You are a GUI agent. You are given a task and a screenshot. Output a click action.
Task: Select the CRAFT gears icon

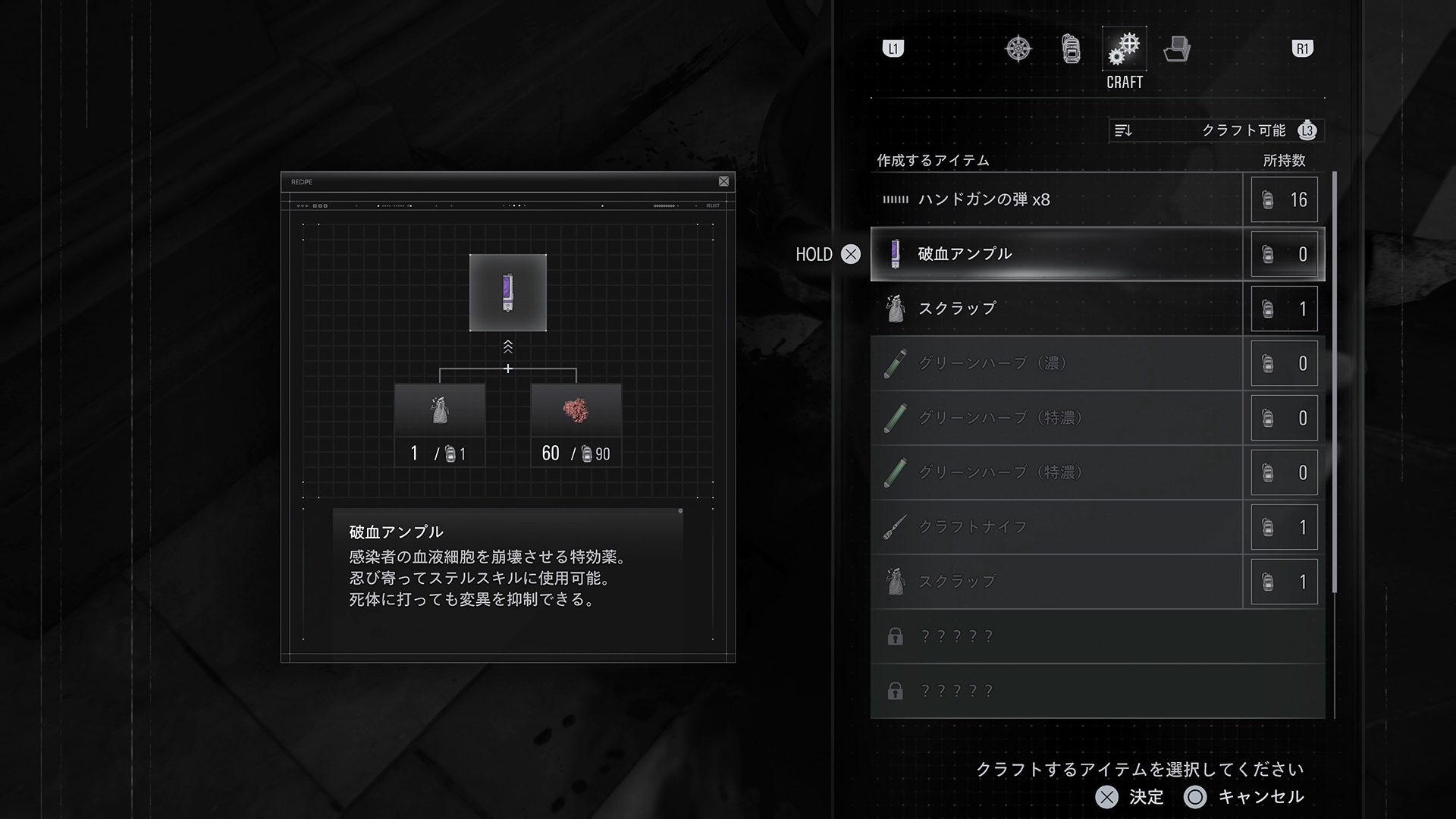pyautogui.click(x=1123, y=48)
